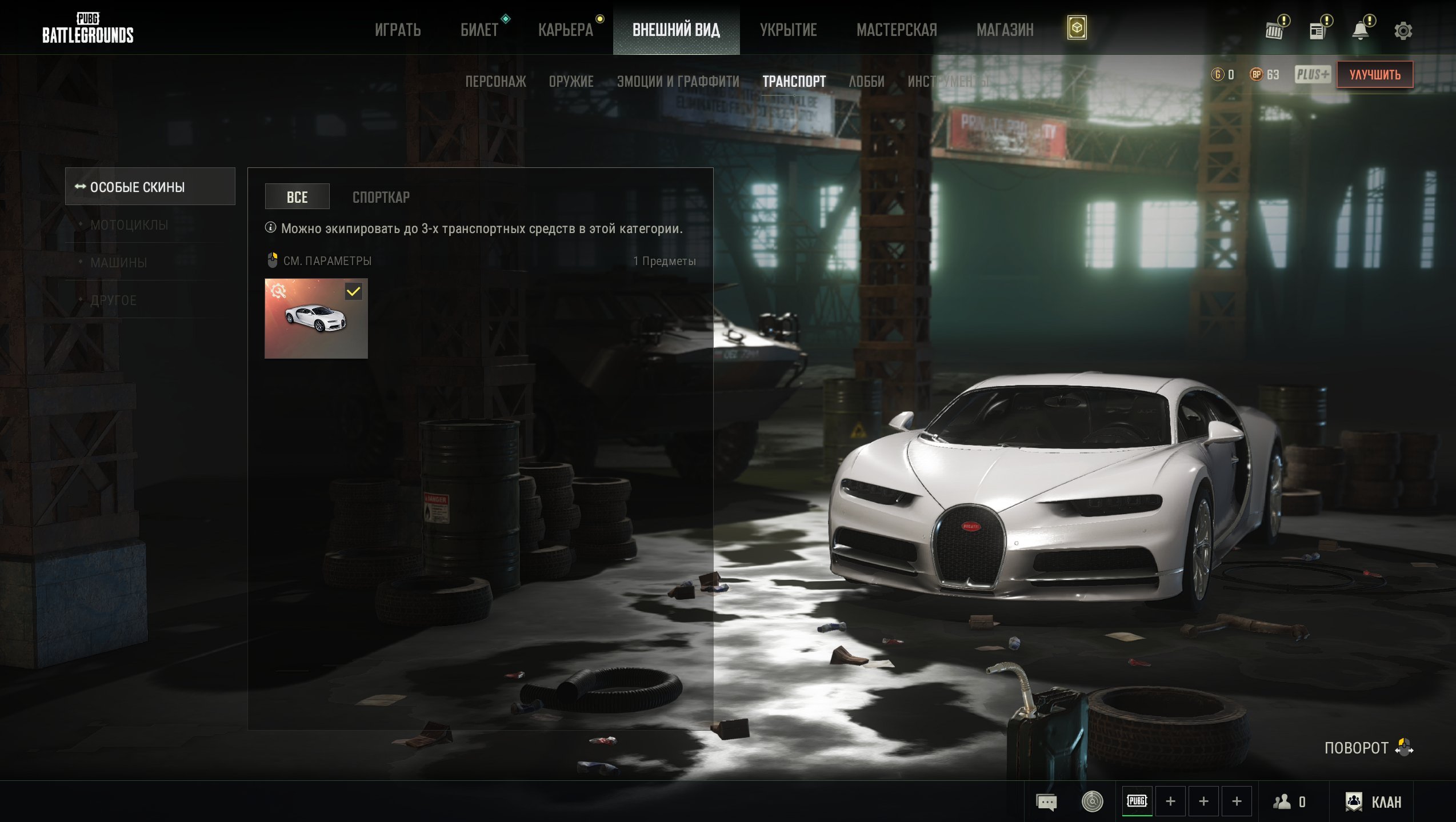Open the МАГАЗИН store tab
Viewport: 1456px width, 822px height.
pyautogui.click(x=1005, y=30)
